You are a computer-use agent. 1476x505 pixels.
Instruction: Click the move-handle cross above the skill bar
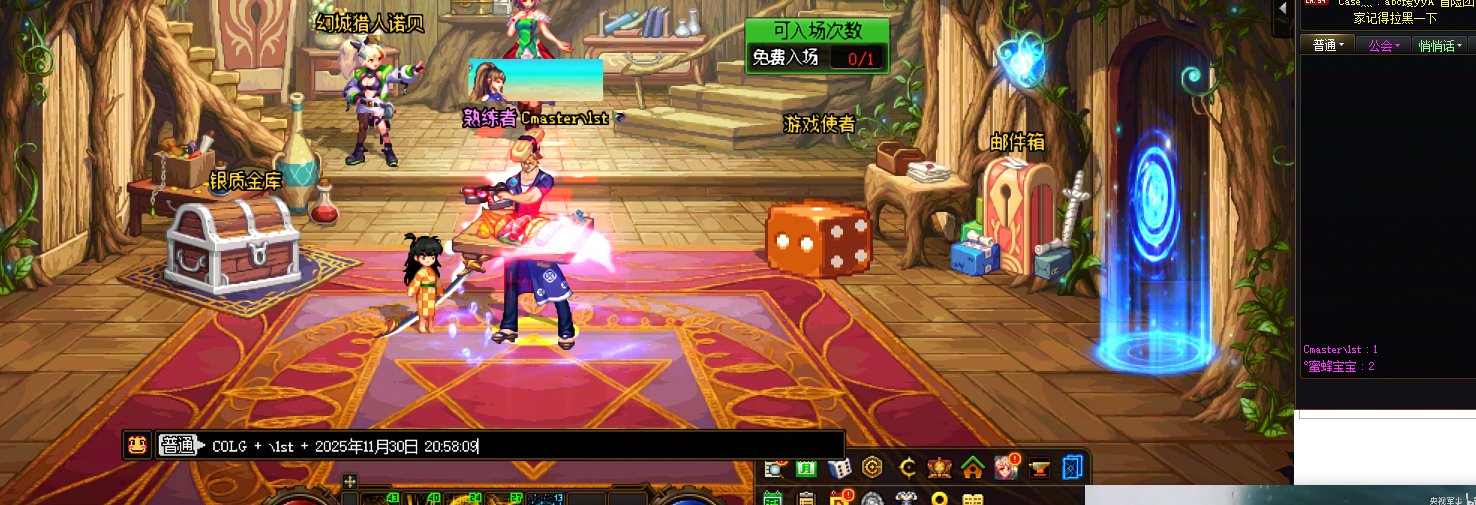click(x=350, y=481)
